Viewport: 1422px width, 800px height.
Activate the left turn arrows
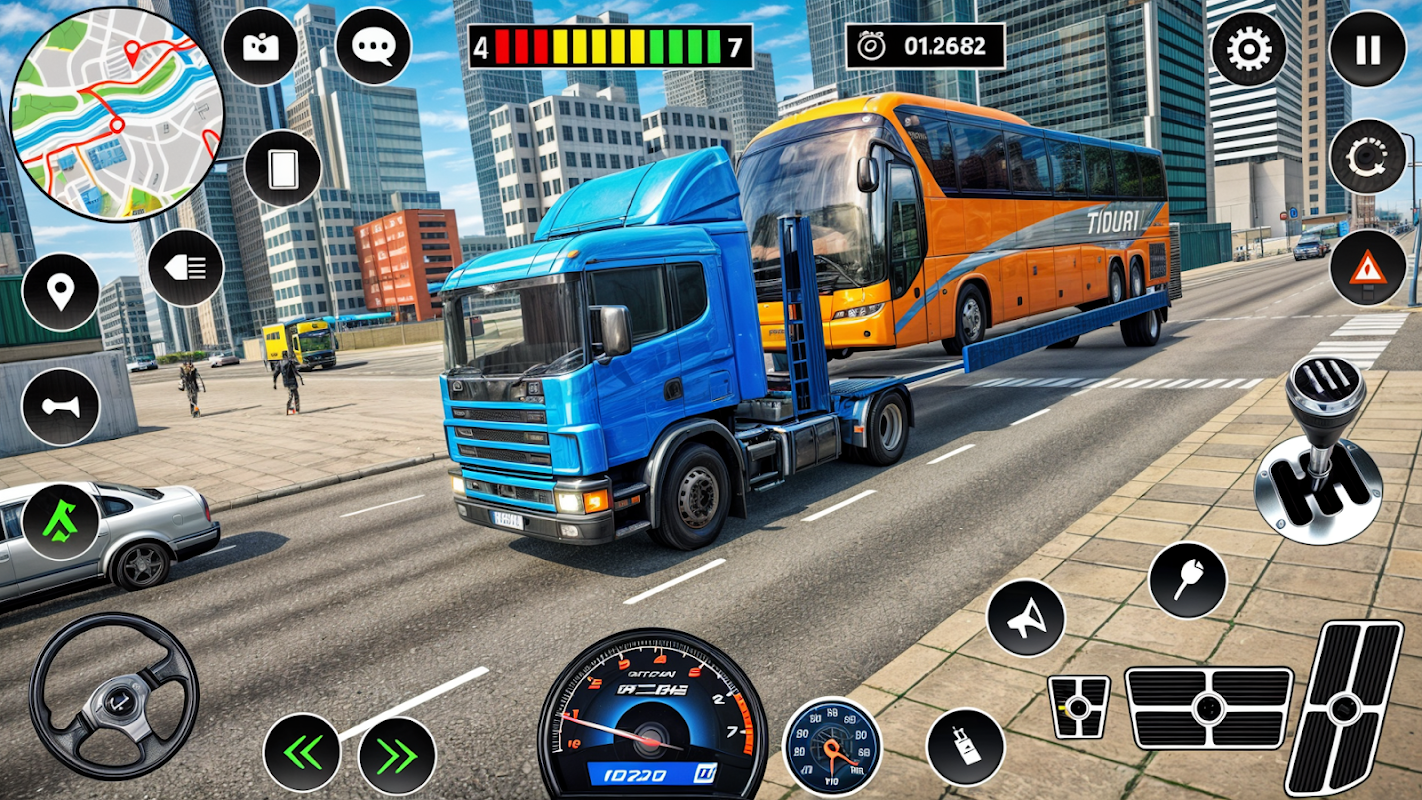click(301, 754)
